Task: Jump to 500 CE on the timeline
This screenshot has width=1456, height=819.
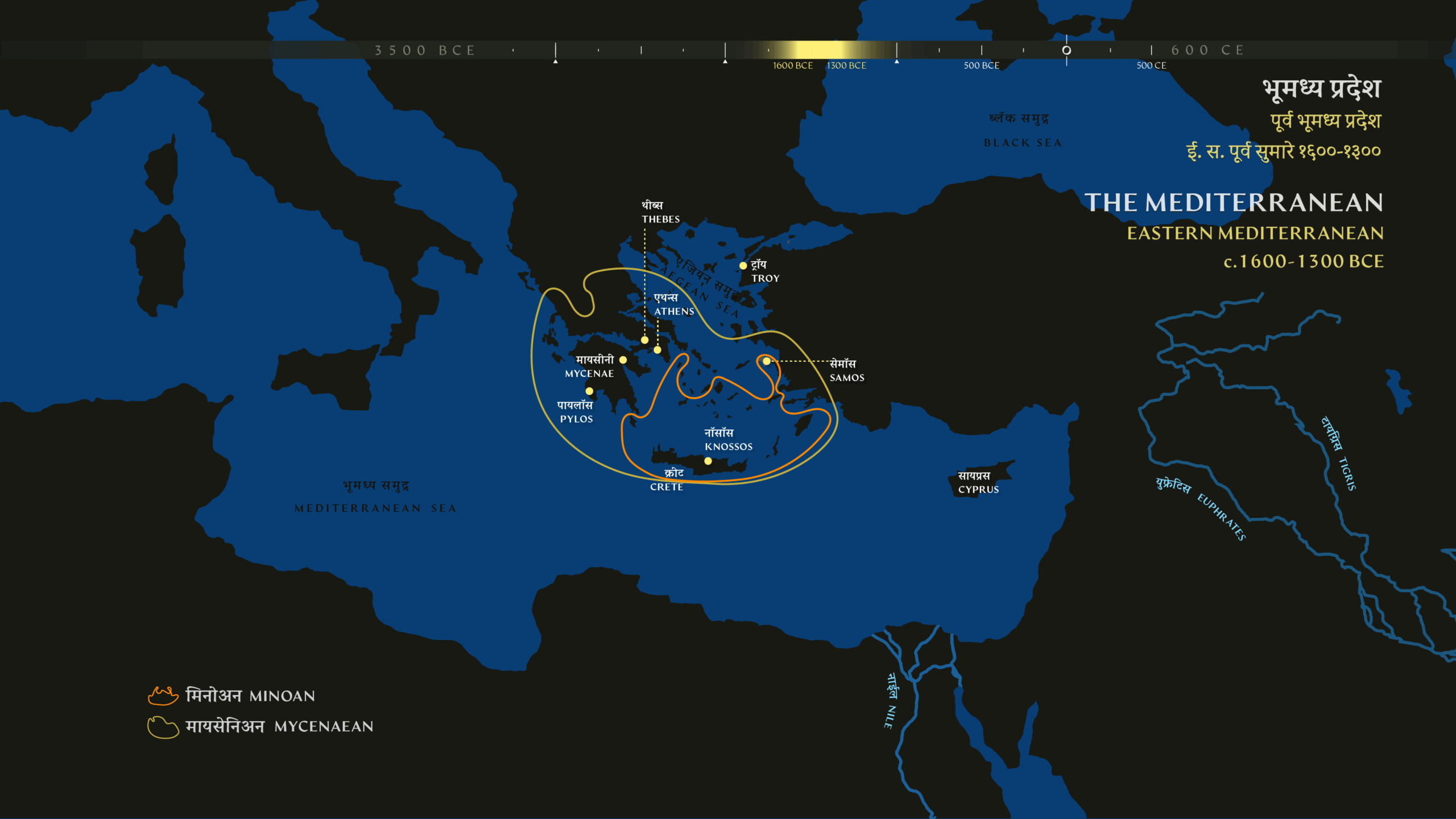Action: point(1151,51)
